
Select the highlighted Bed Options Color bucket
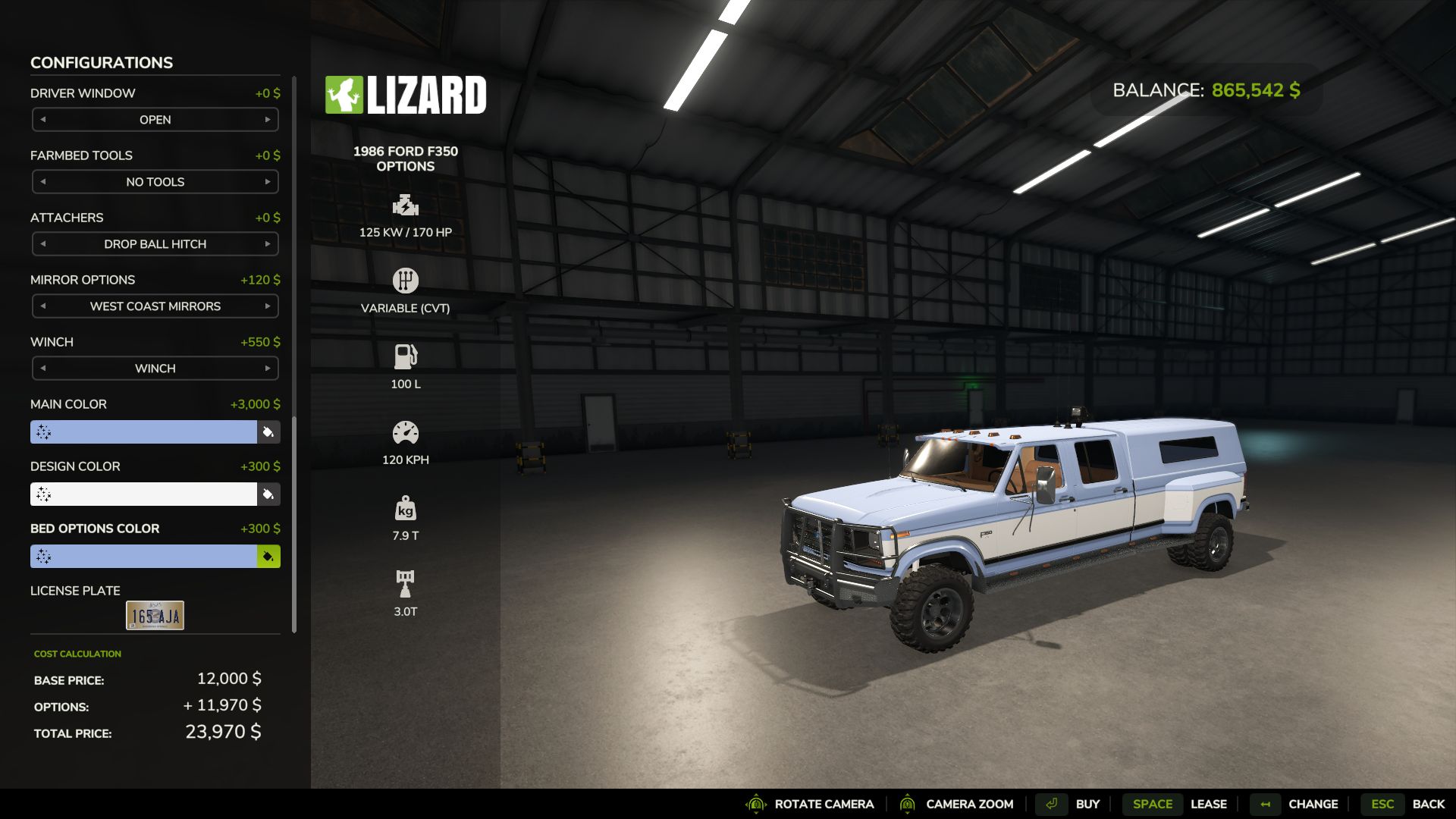pos(268,556)
